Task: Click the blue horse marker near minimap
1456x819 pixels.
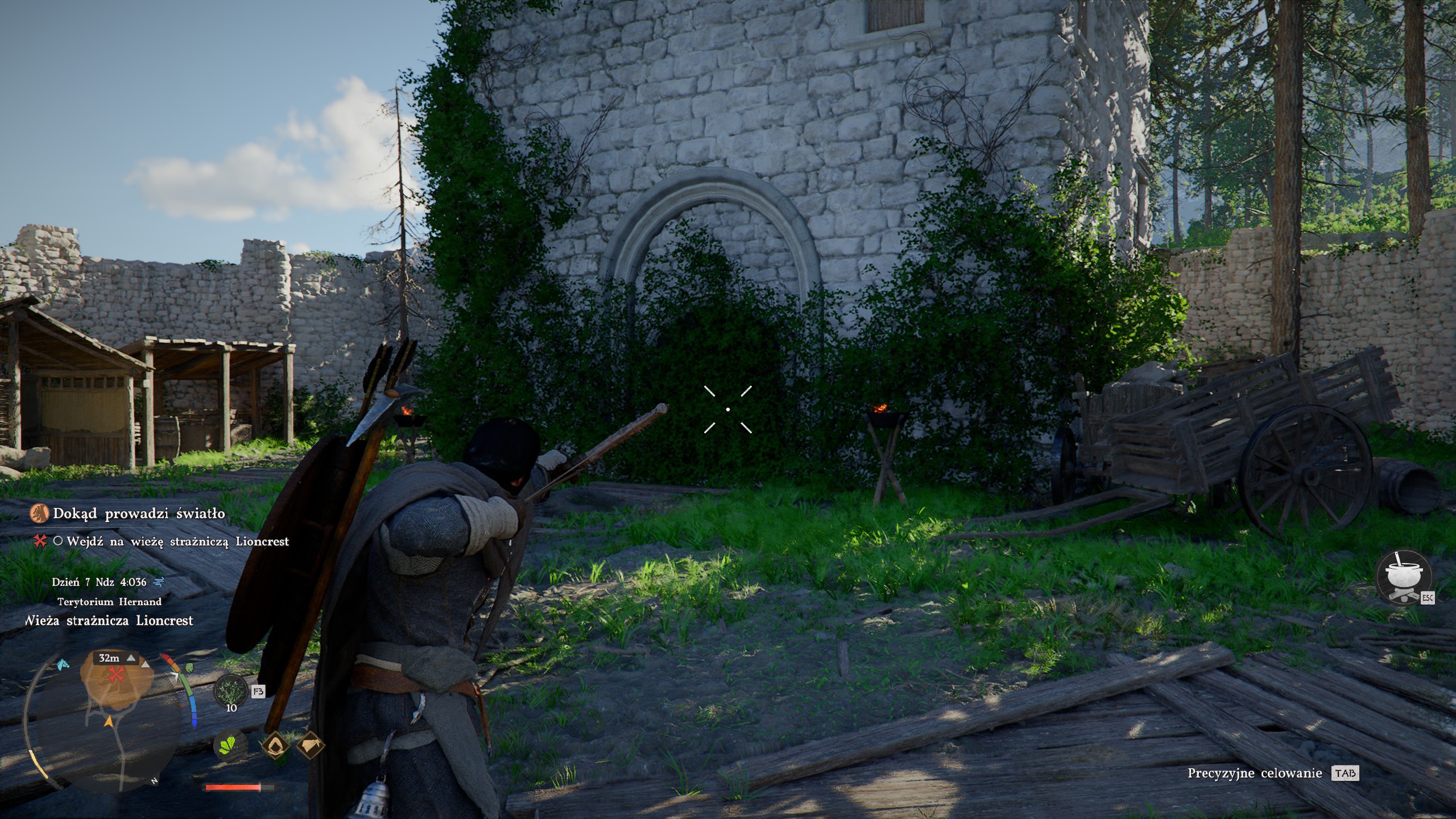Action: click(x=63, y=664)
